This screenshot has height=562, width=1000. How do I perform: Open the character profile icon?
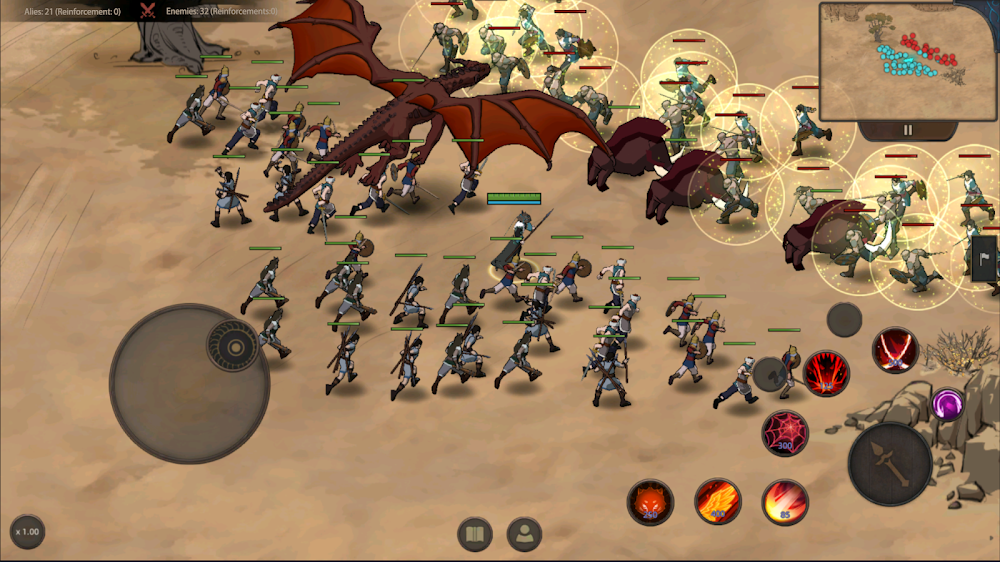pos(524,534)
